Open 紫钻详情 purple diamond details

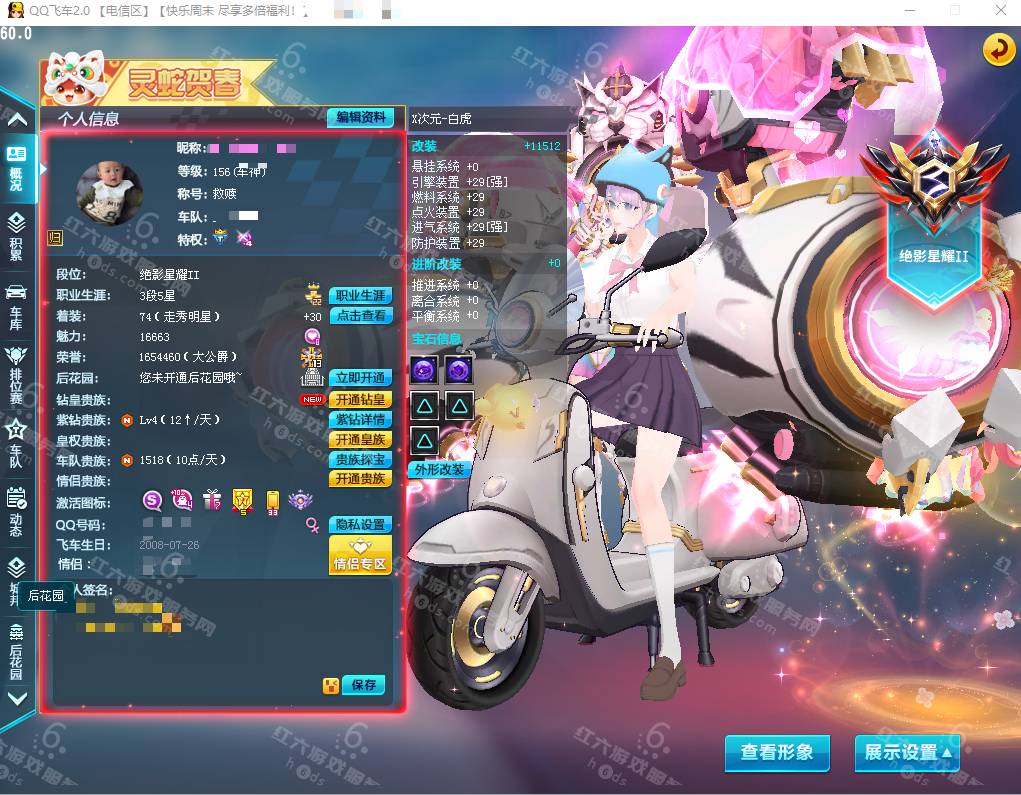click(360, 420)
